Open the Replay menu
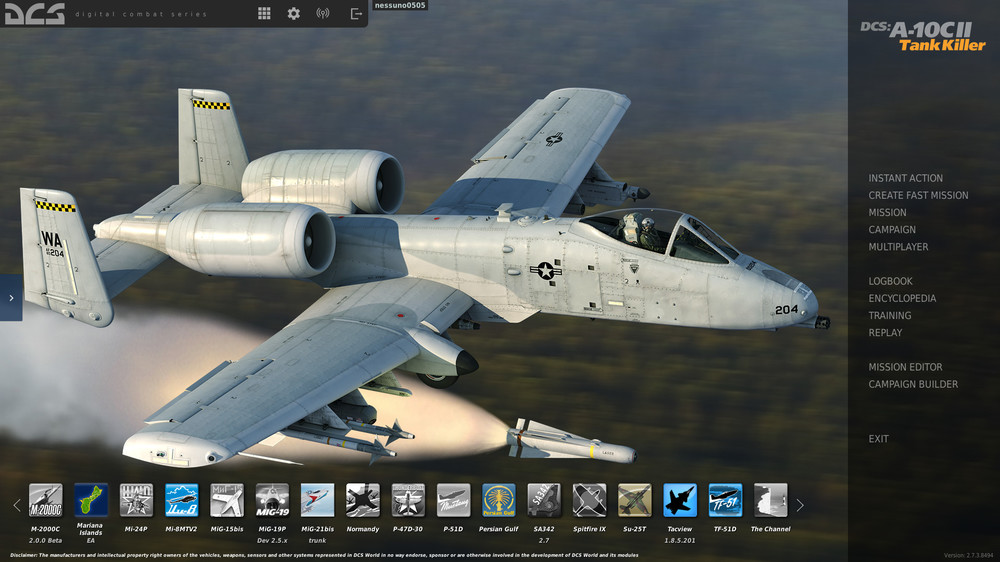 pyautogui.click(x=885, y=332)
